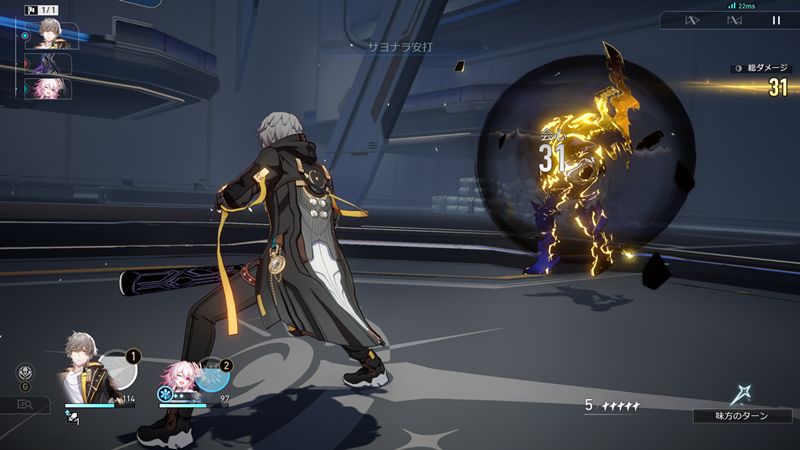Click the round technique emblem icon
Viewport: 800px width, 450px height.
click(24, 372)
